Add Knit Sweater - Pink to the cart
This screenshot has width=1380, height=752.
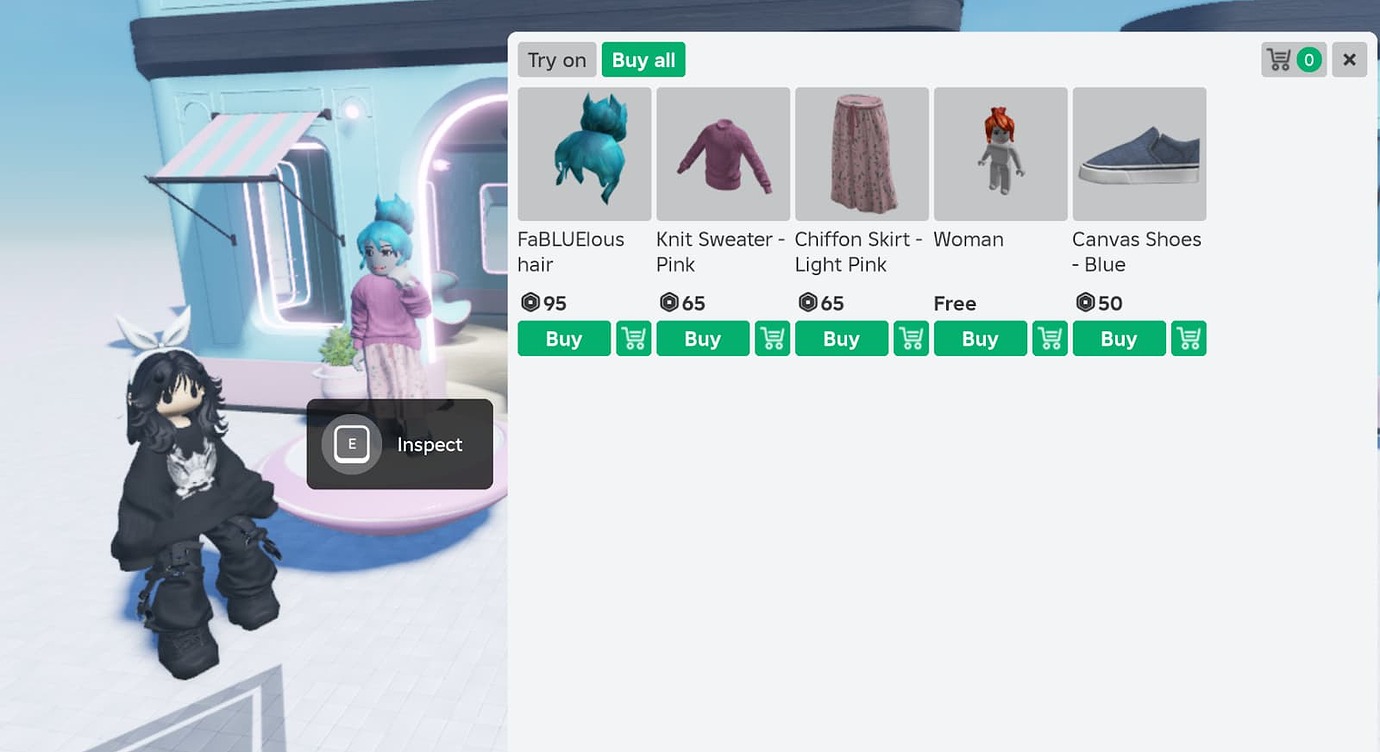[771, 338]
